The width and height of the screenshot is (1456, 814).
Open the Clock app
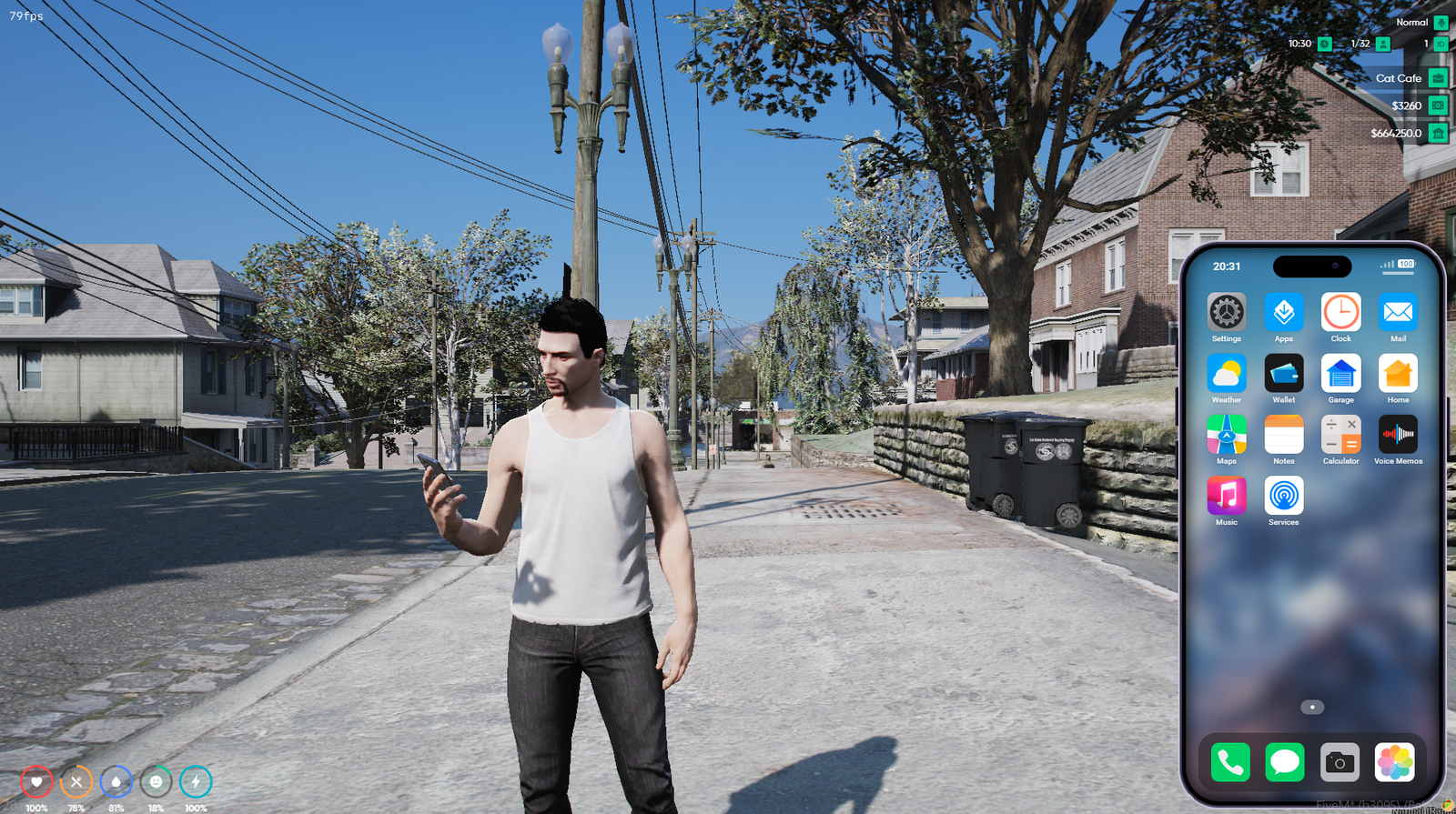[x=1340, y=313]
